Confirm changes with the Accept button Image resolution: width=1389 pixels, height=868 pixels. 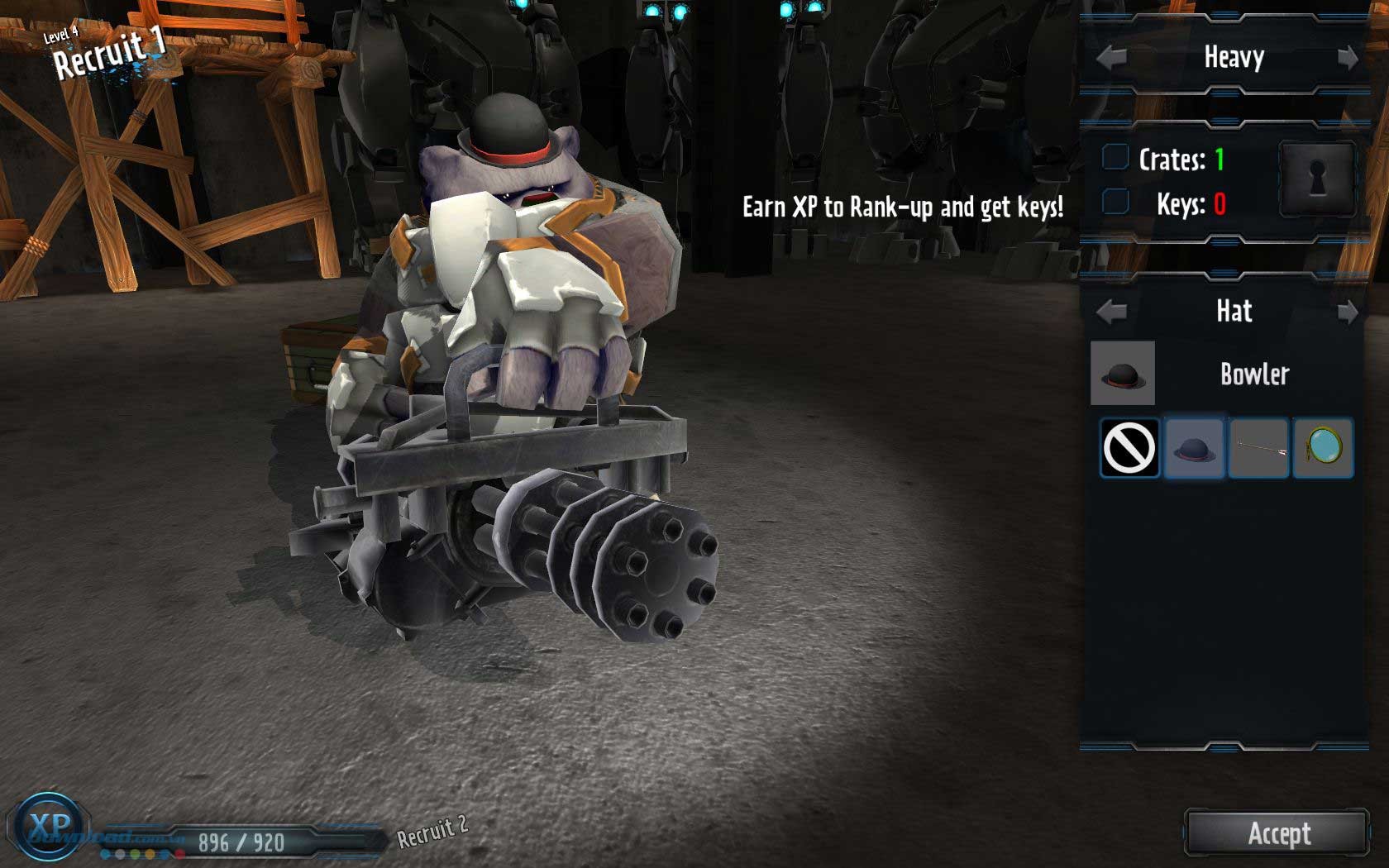click(1277, 833)
